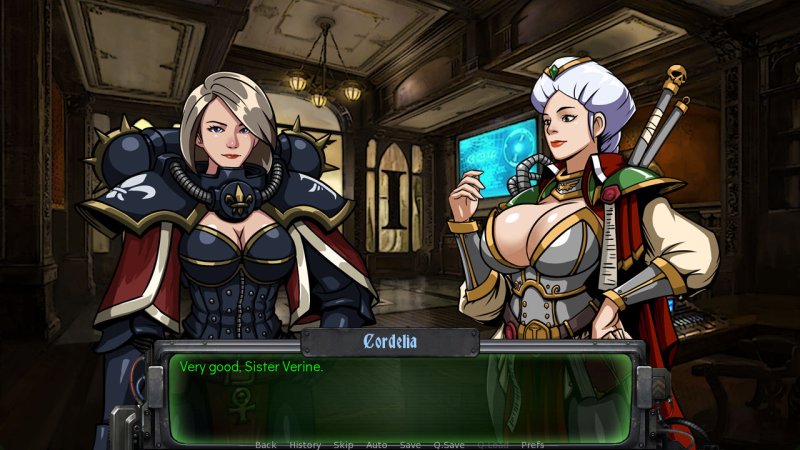Click Back in the quick menu
The image size is (800, 450).
click(x=265, y=444)
